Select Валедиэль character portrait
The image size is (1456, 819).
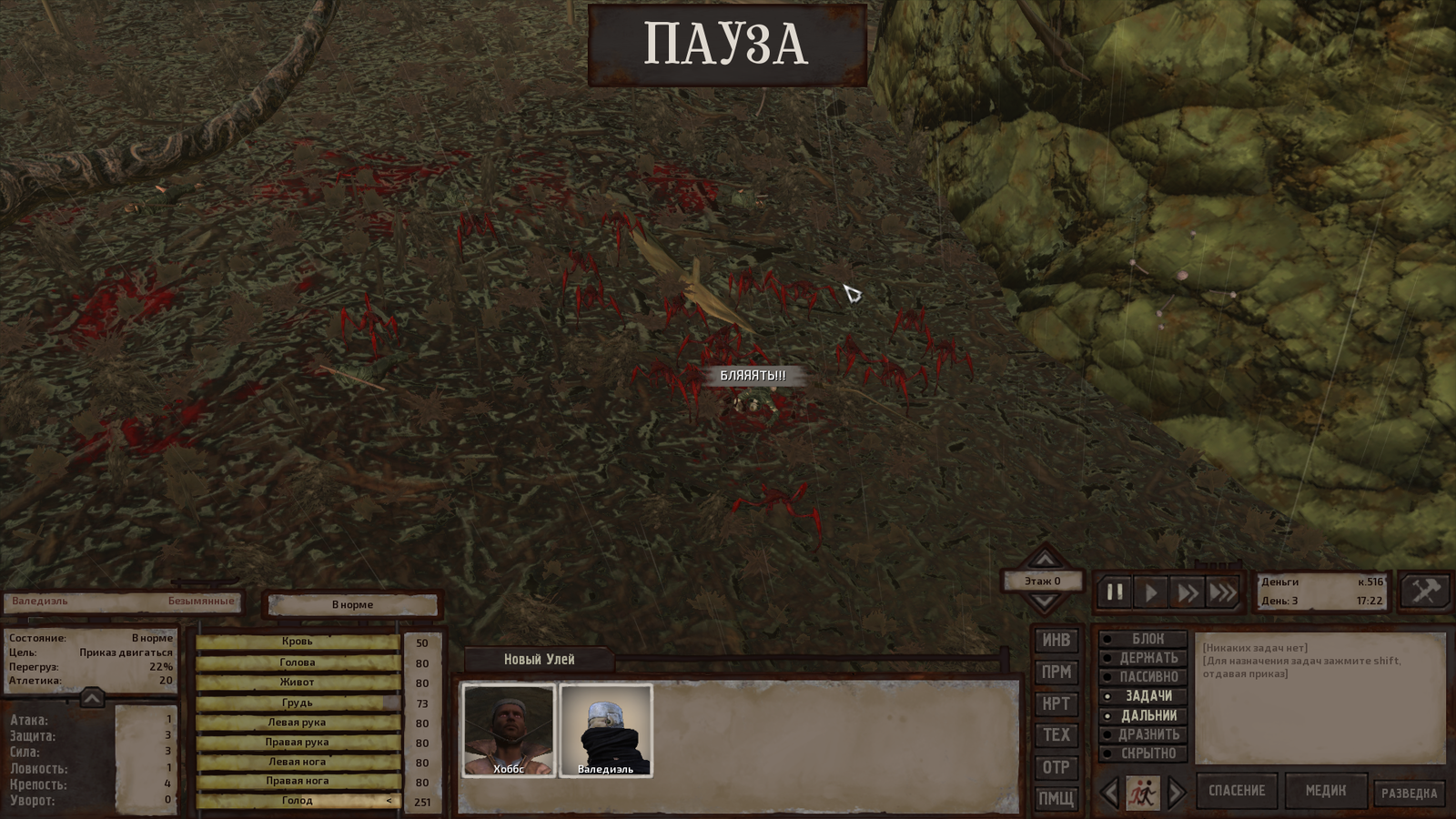[606, 730]
